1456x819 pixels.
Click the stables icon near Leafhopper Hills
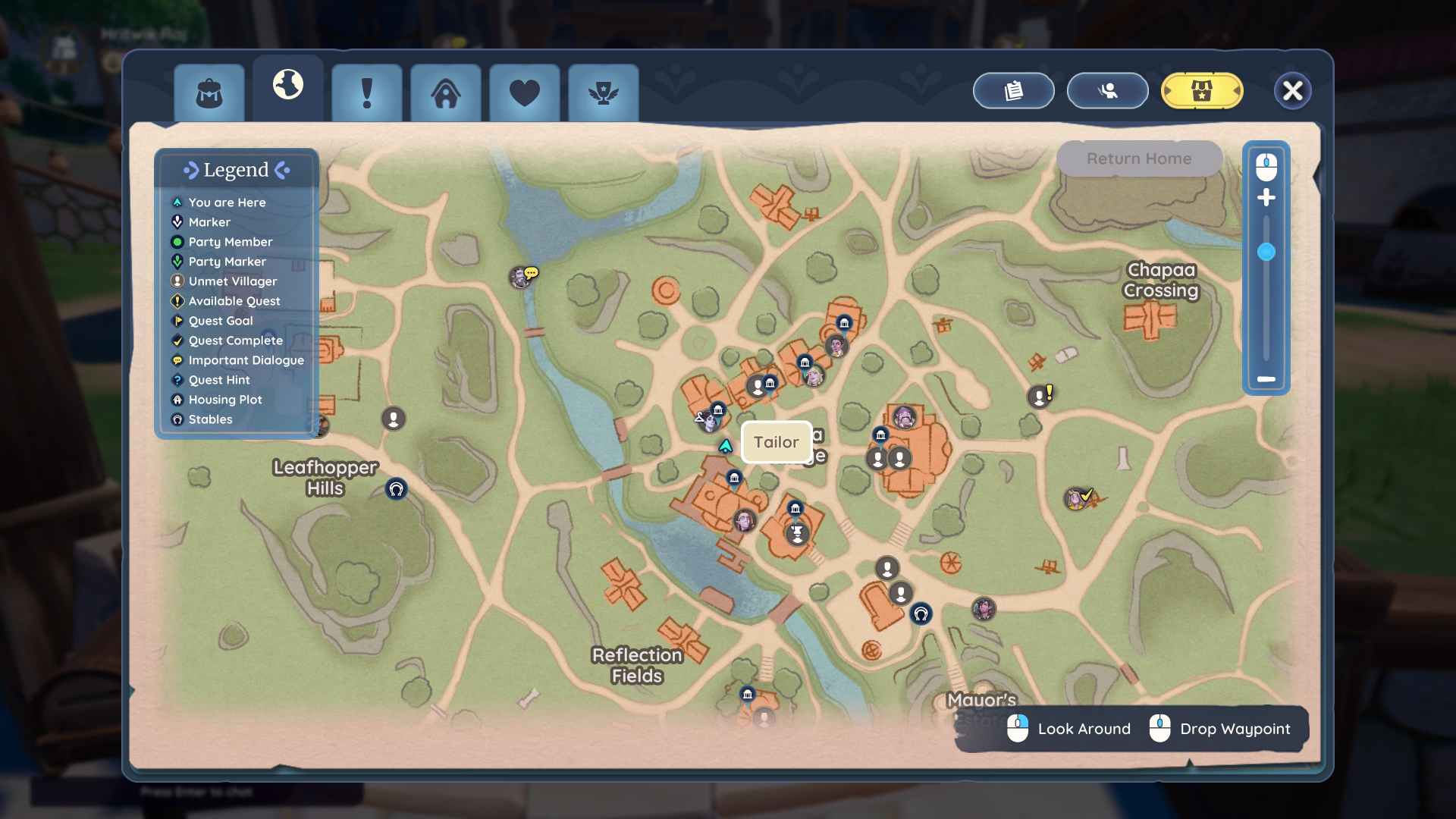(x=396, y=489)
